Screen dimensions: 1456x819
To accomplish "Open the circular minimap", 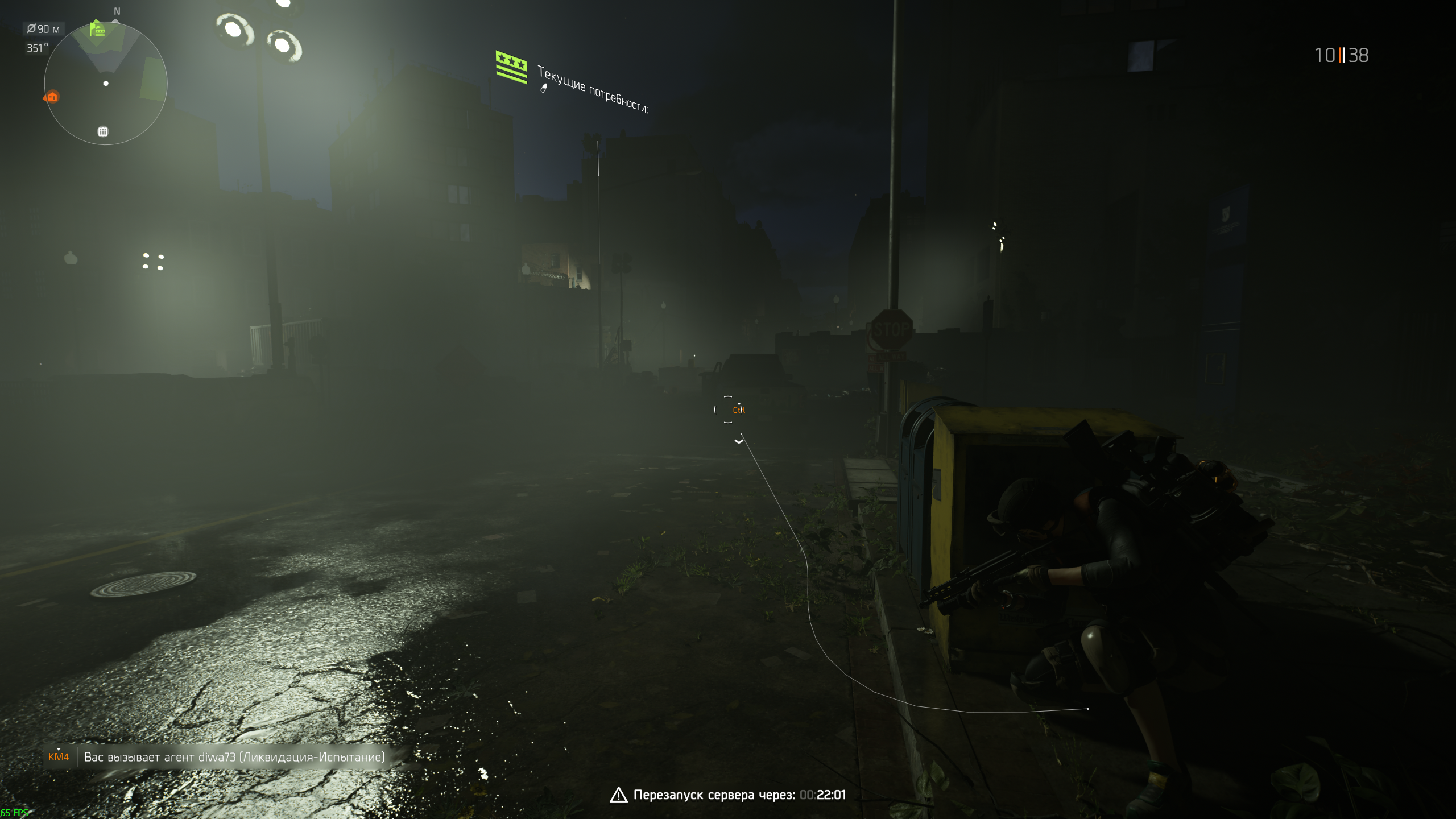I will [106, 84].
